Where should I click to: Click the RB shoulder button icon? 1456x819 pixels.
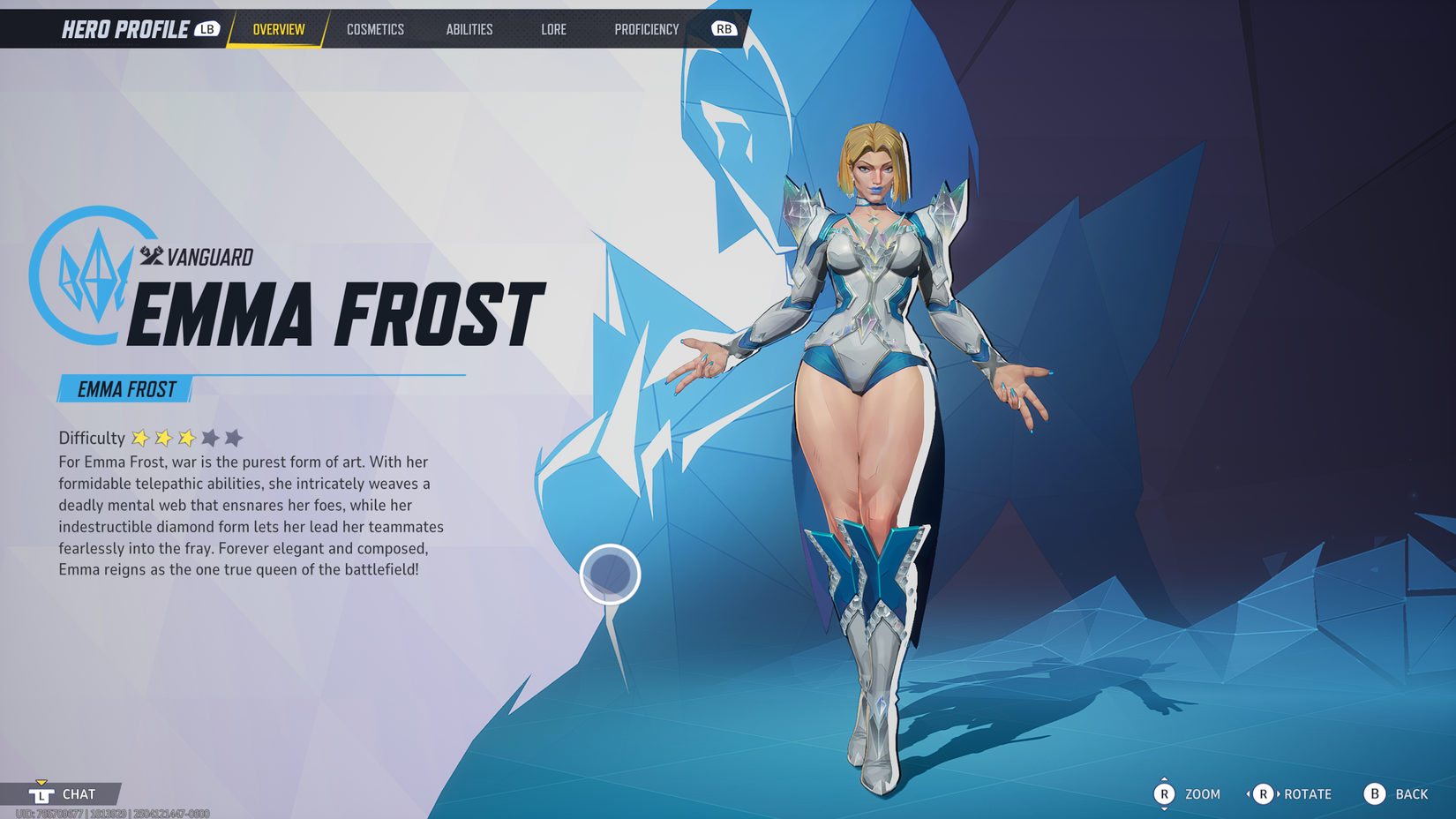point(724,28)
